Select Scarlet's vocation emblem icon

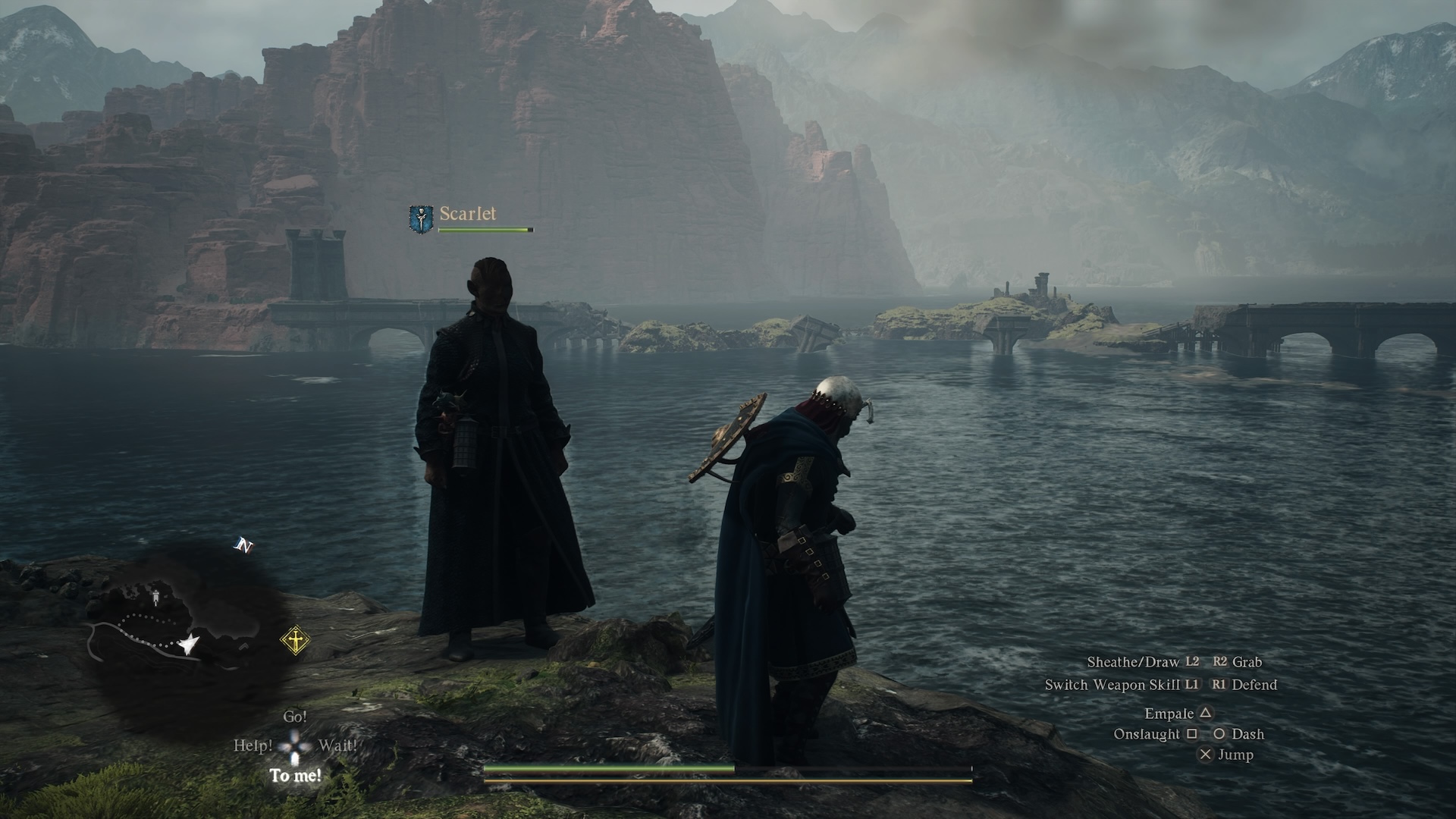421,218
